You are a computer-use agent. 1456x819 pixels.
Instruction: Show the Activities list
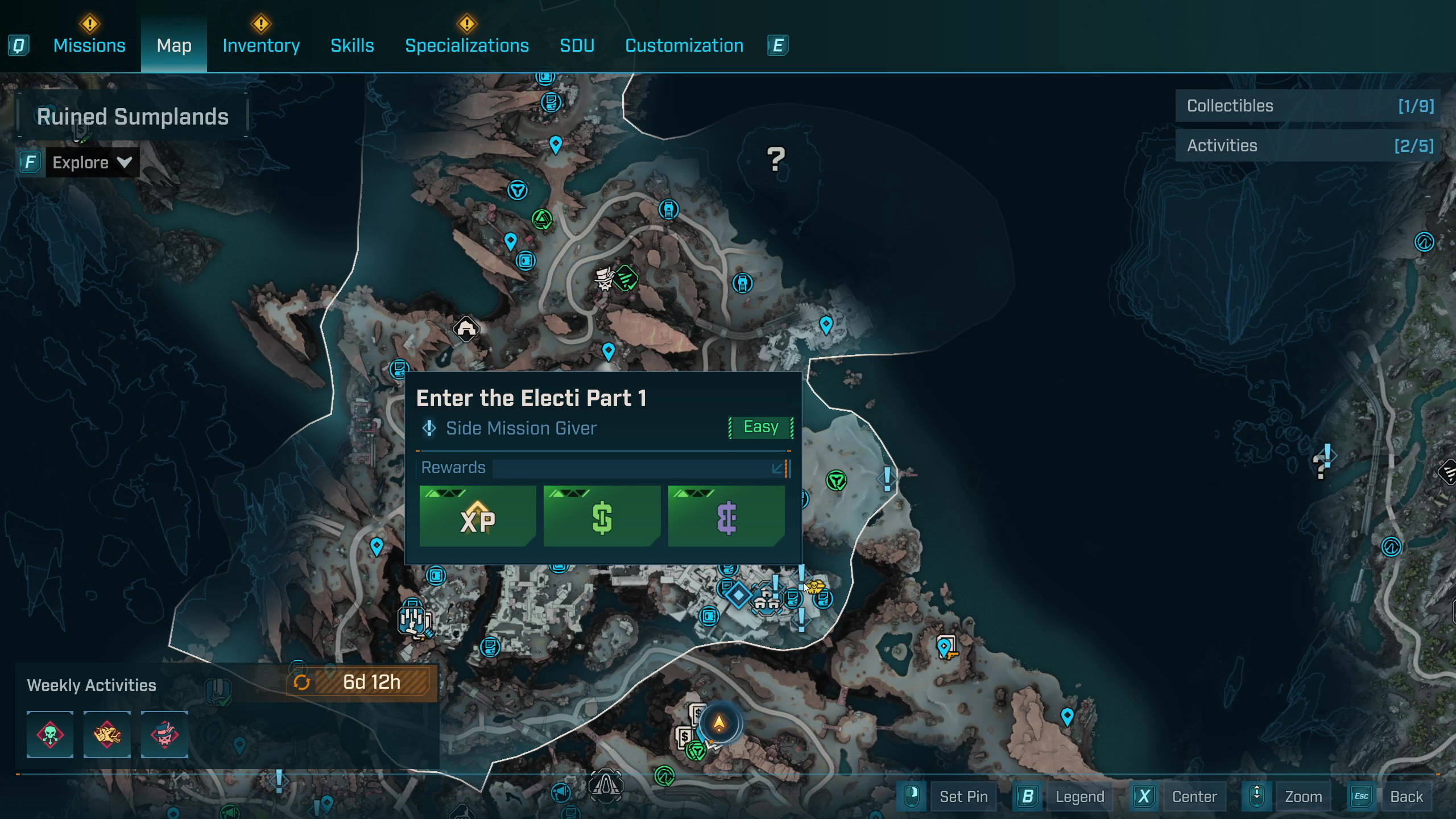pos(1308,146)
